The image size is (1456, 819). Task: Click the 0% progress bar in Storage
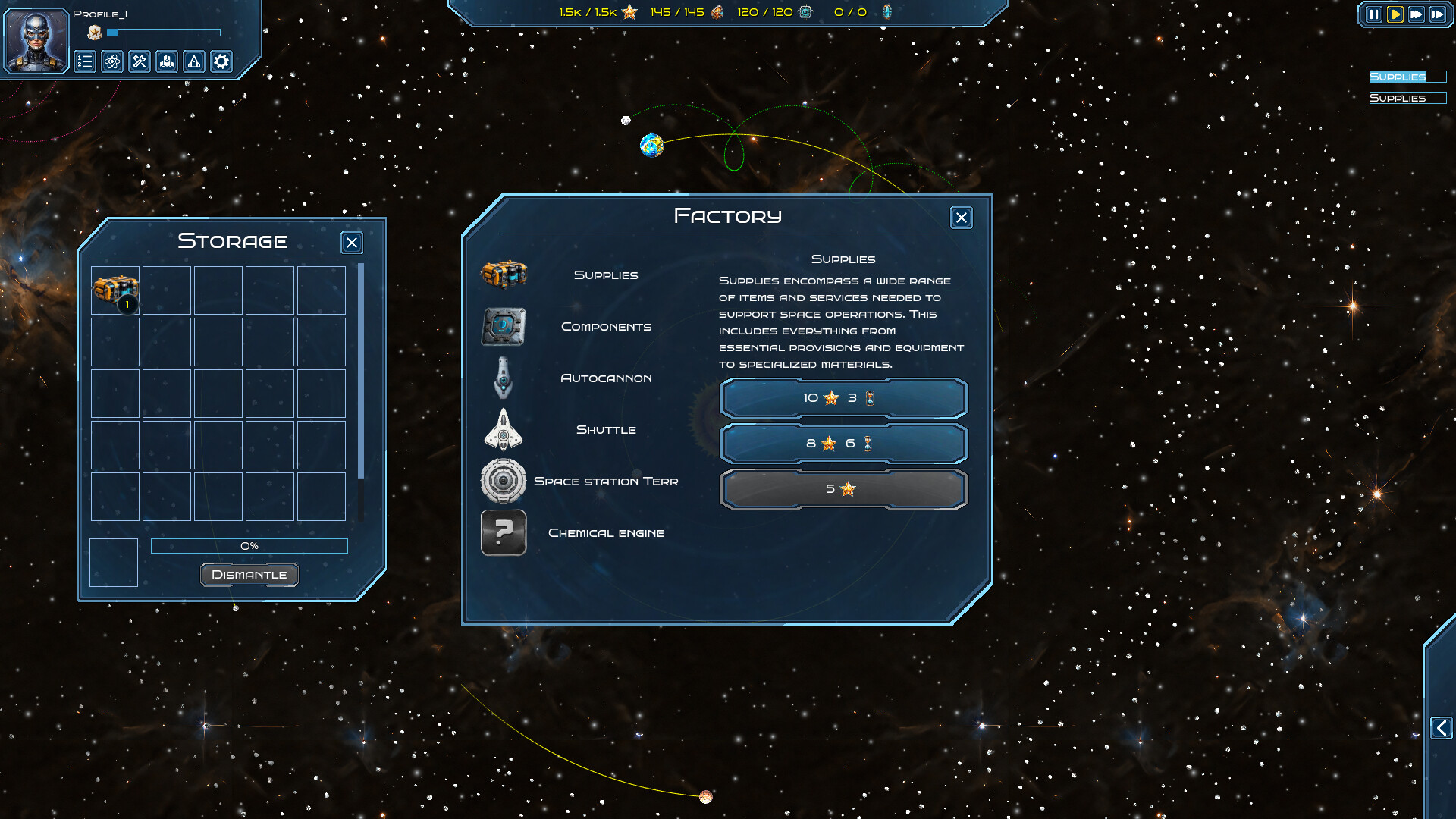[x=249, y=545]
